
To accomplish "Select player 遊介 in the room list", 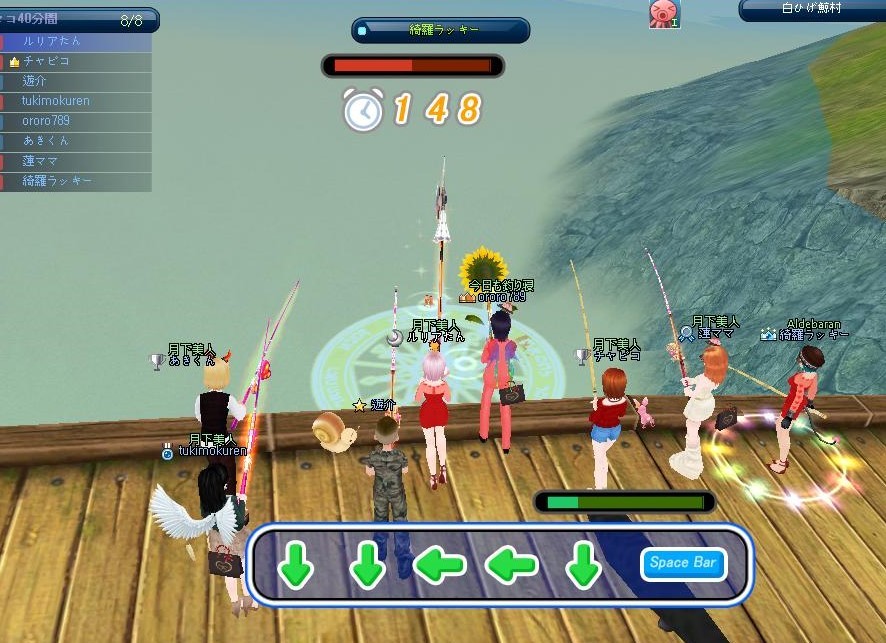I will coord(76,82).
